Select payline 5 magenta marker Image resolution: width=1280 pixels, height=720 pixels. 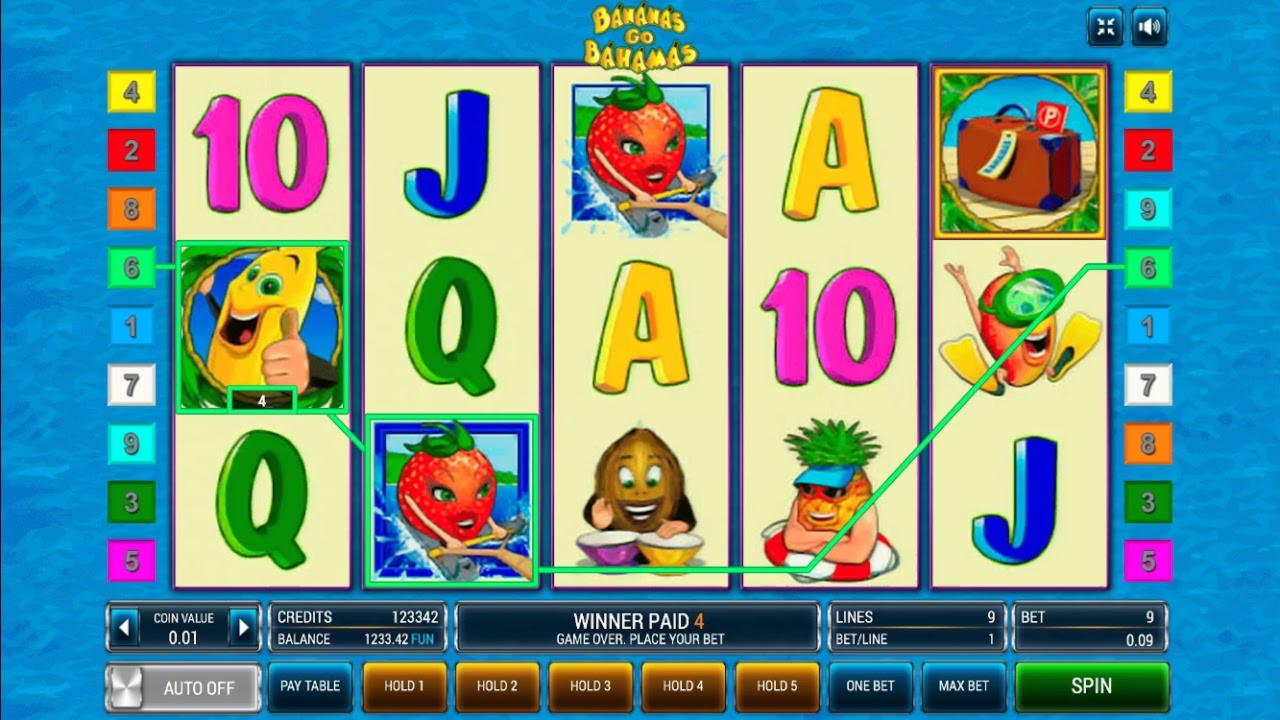[x=131, y=561]
